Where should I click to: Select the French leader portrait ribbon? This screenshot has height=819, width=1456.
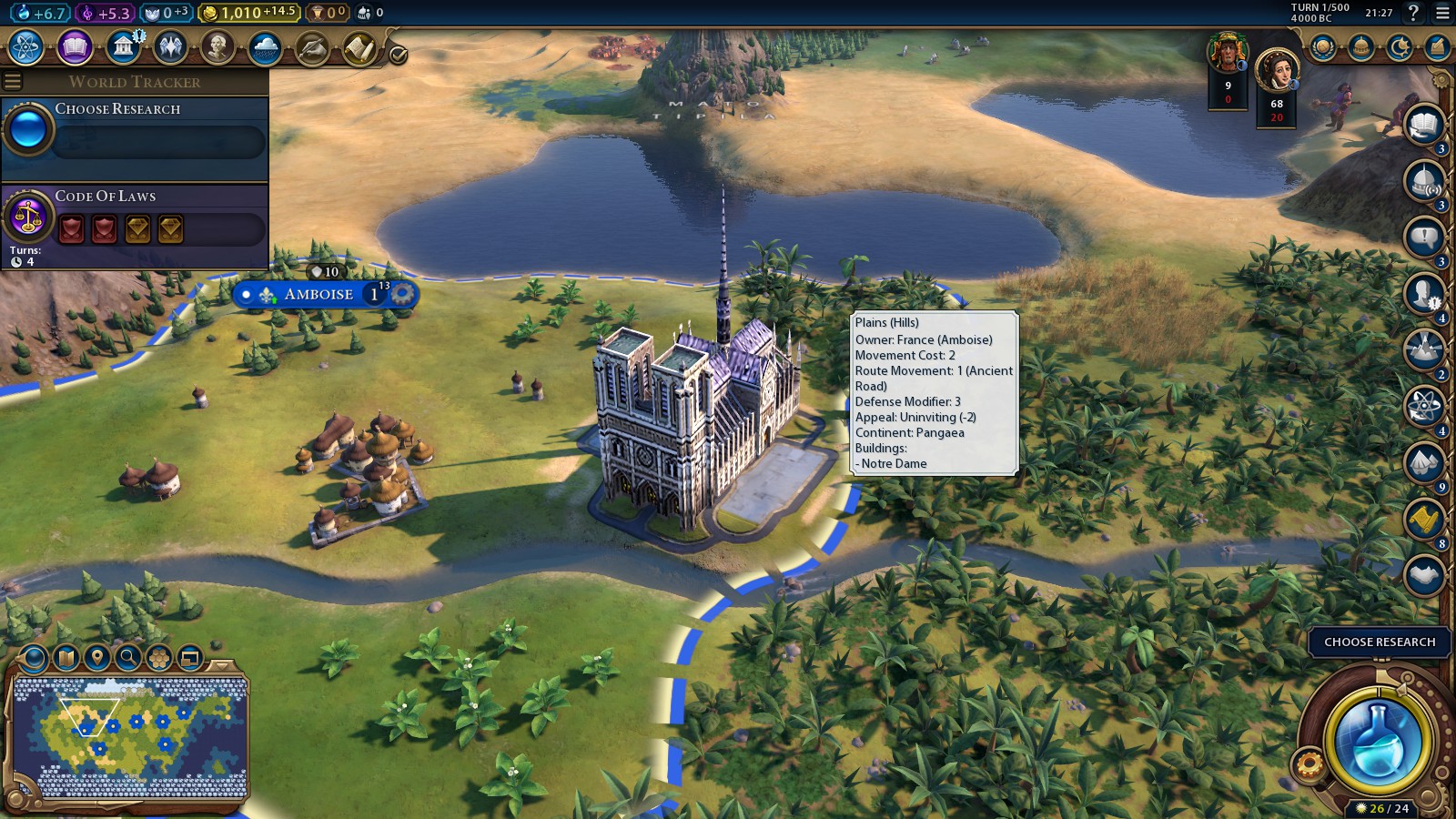click(1277, 71)
